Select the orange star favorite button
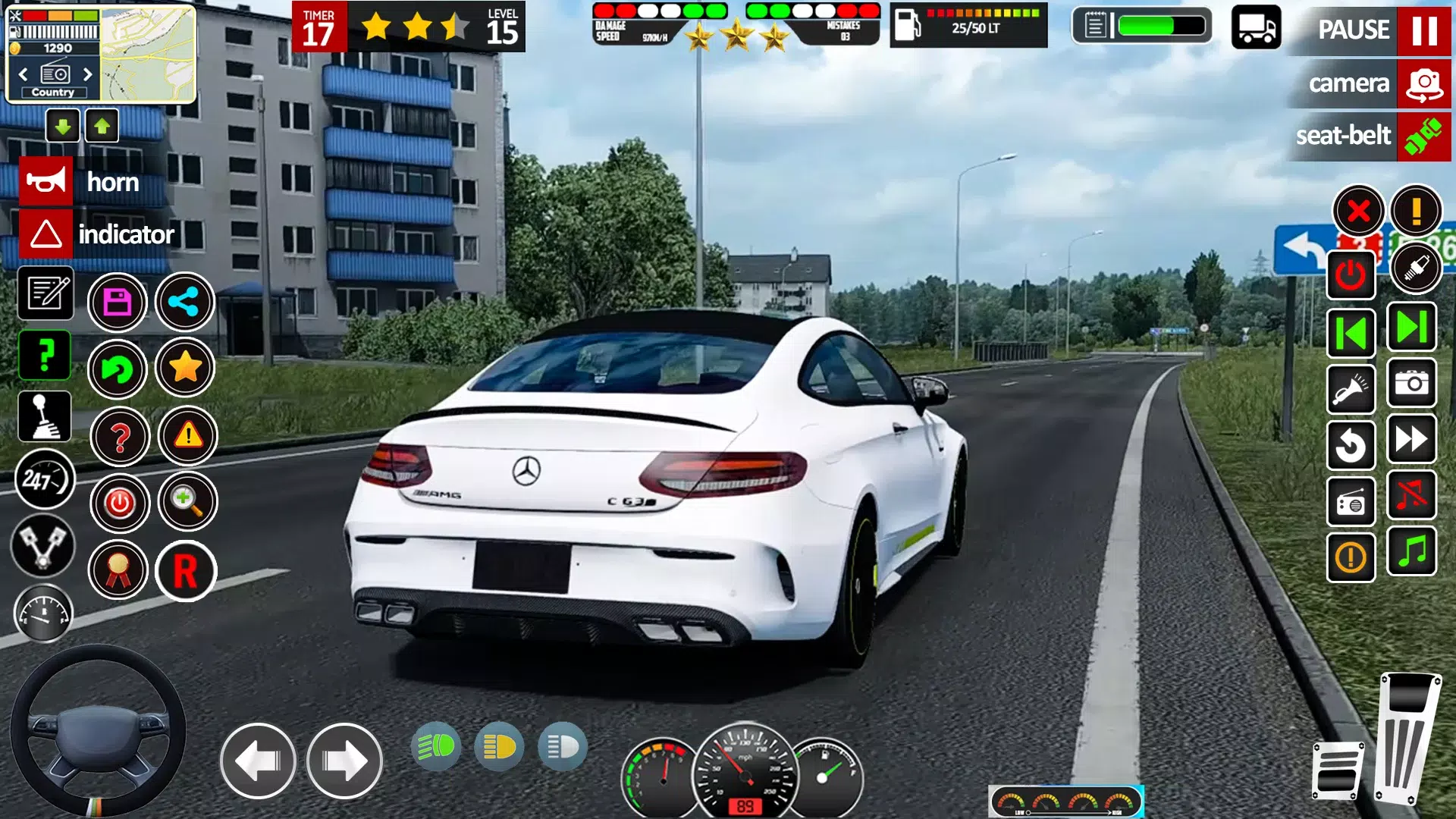The height and width of the screenshot is (819, 1456). 185,369
